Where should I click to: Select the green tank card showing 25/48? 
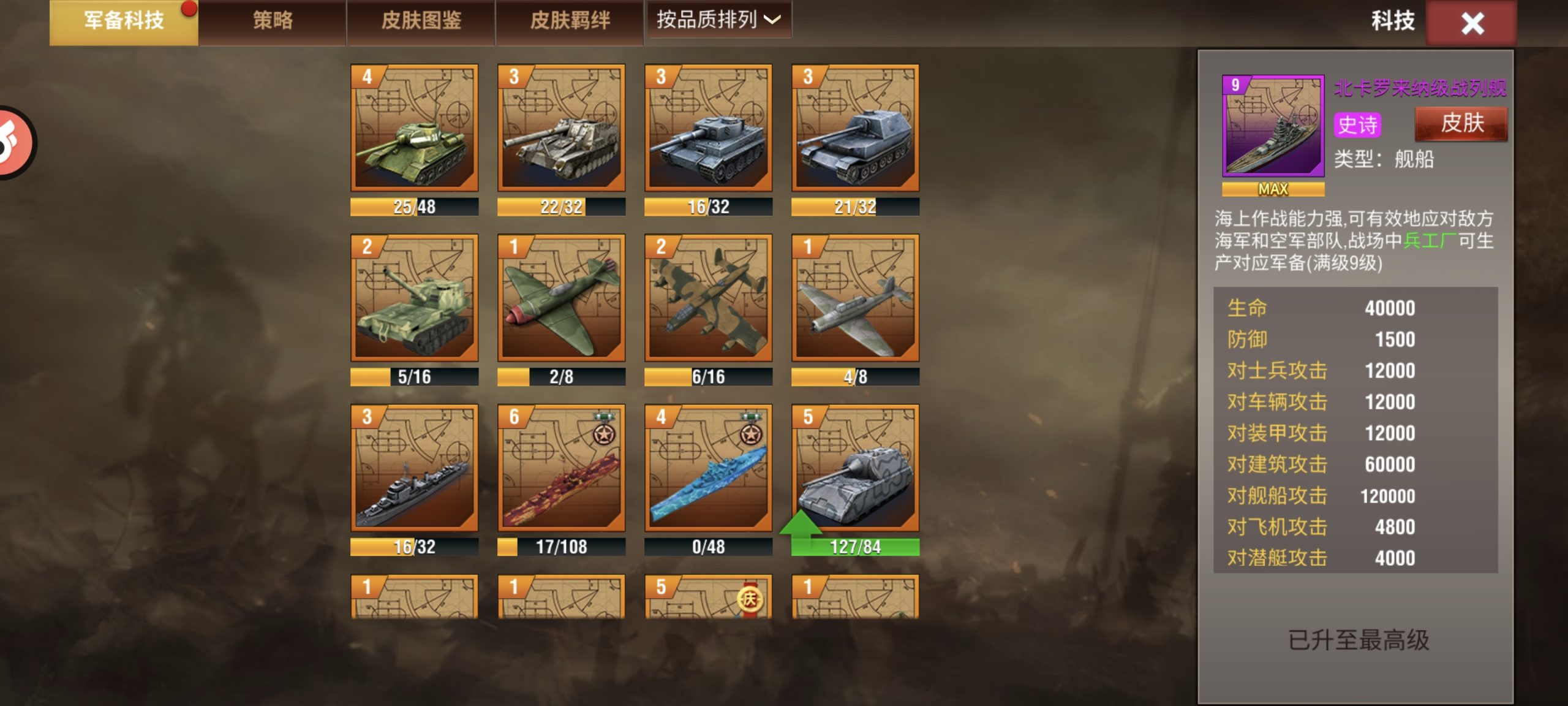coord(414,128)
